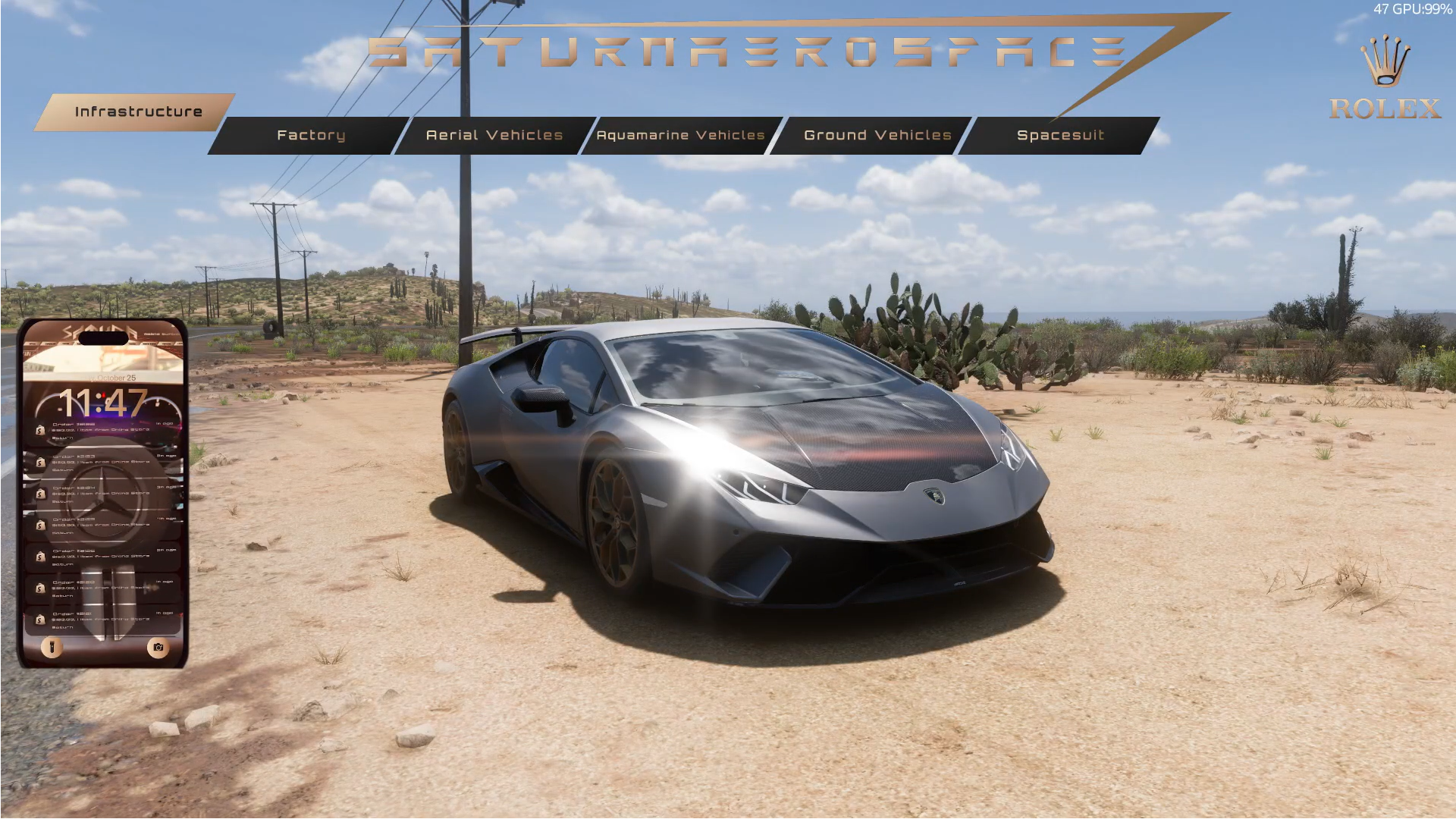This screenshot has height=819, width=1456.
Task: Open the Spacesuit section
Action: (x=1059, y=136)
